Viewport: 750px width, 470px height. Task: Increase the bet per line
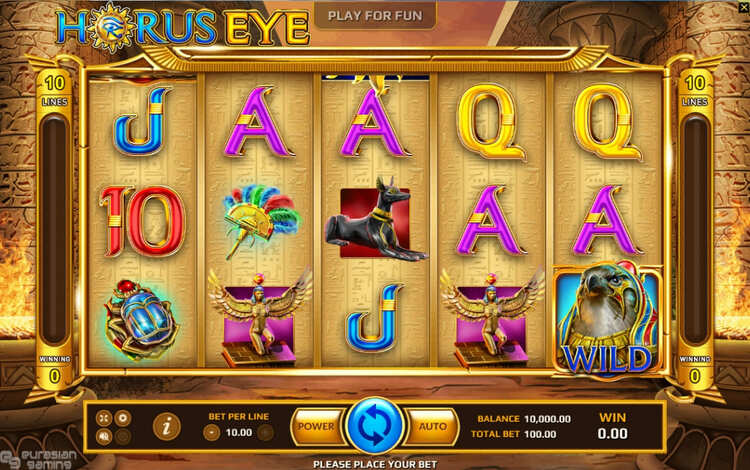pyautogui.click(x=265, y=432)
